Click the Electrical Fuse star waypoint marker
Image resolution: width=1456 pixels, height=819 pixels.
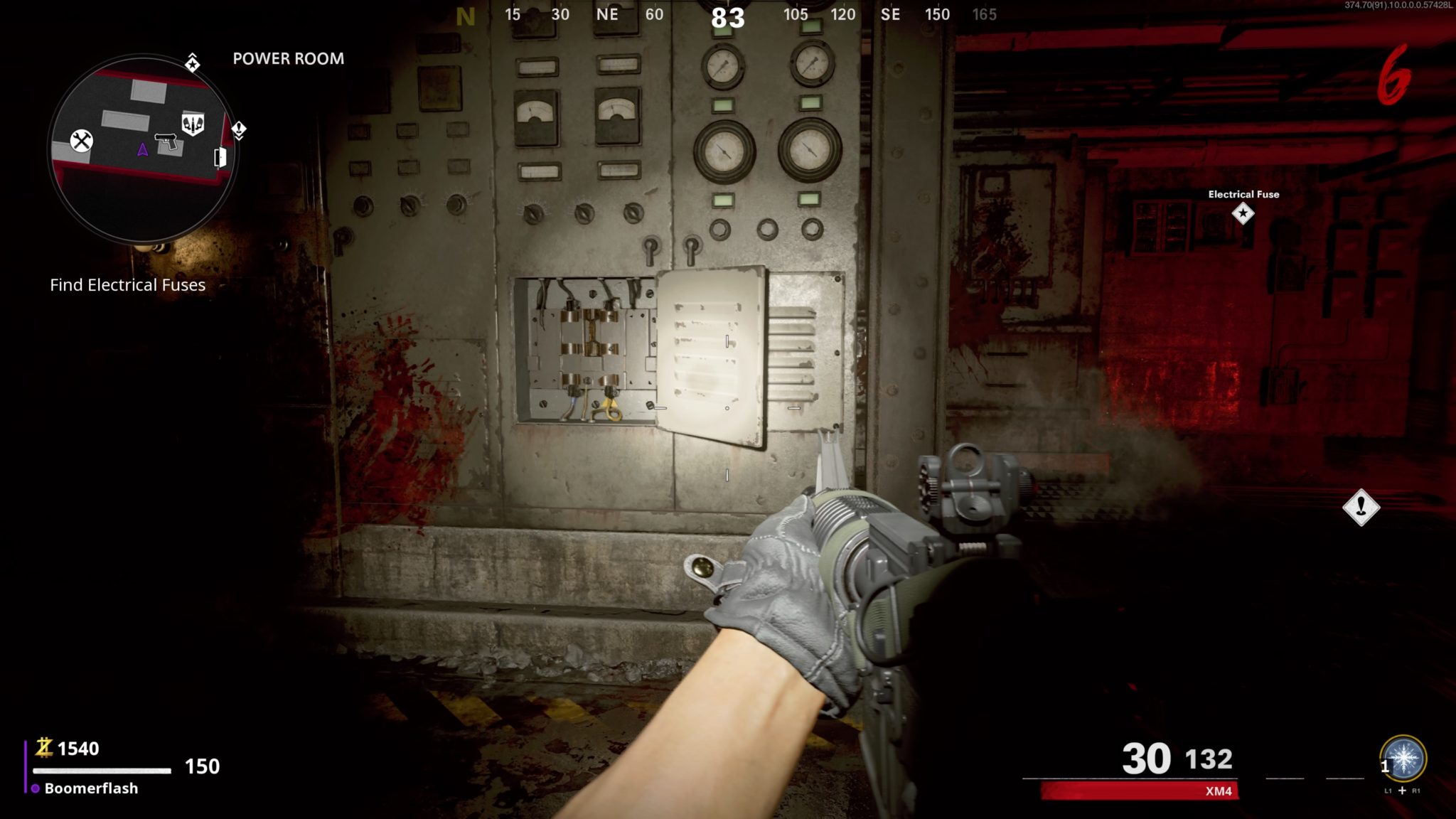pos(1244,214)
